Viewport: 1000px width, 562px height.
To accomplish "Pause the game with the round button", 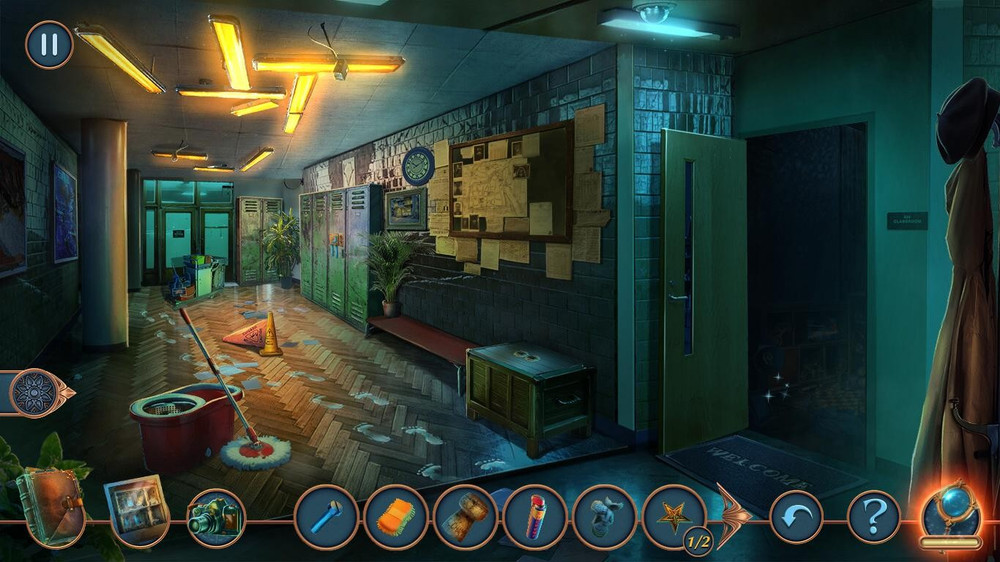I will 48,45.
